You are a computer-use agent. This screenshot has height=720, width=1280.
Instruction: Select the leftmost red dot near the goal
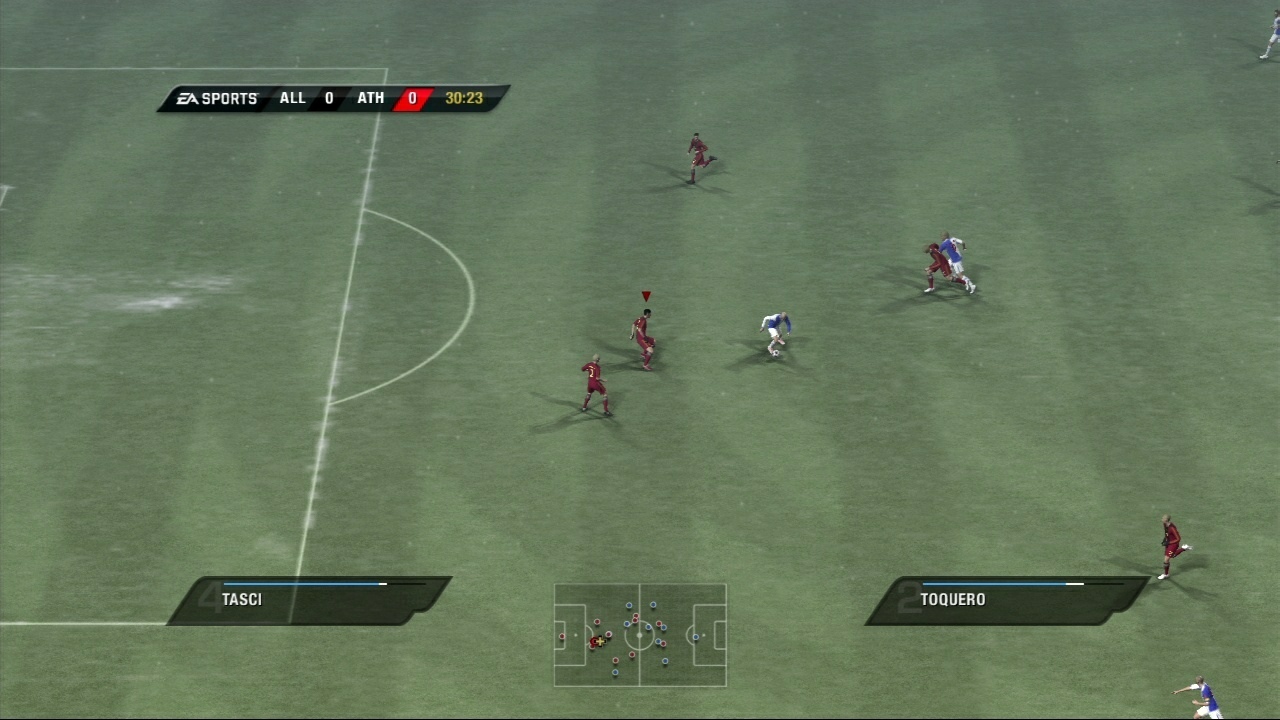coord(562,636)
